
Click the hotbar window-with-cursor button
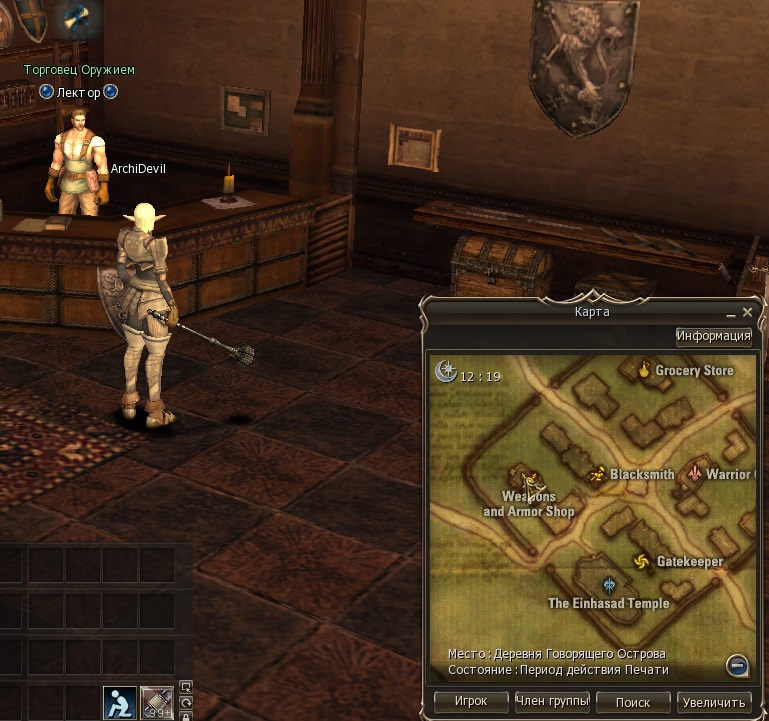tap(185, 687)
